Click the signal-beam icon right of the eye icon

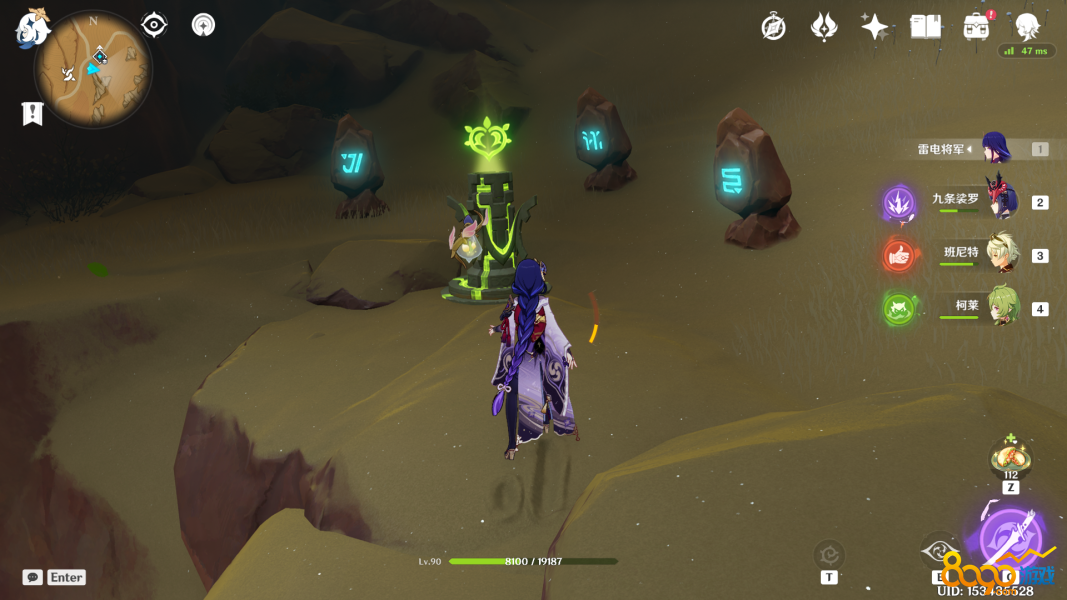[x=203, y=25]
